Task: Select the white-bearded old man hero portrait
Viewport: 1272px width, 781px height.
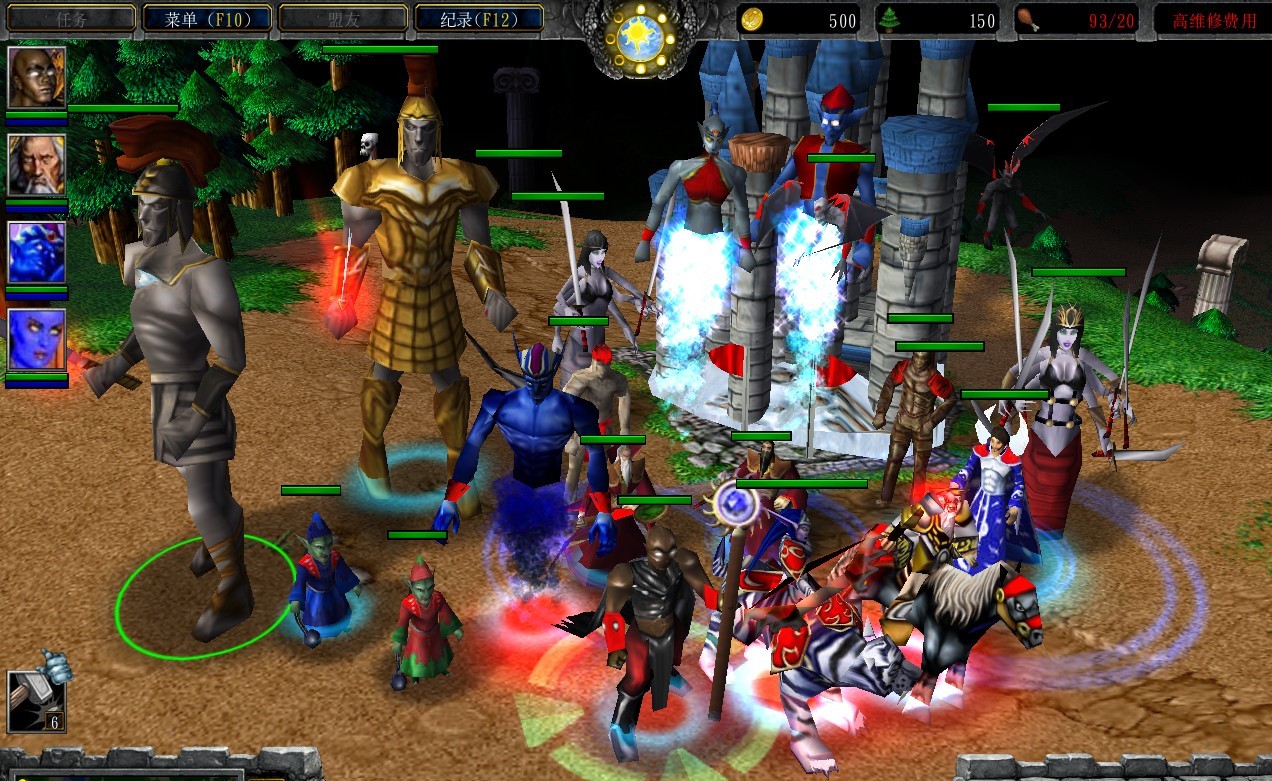Action: (37, 165)
